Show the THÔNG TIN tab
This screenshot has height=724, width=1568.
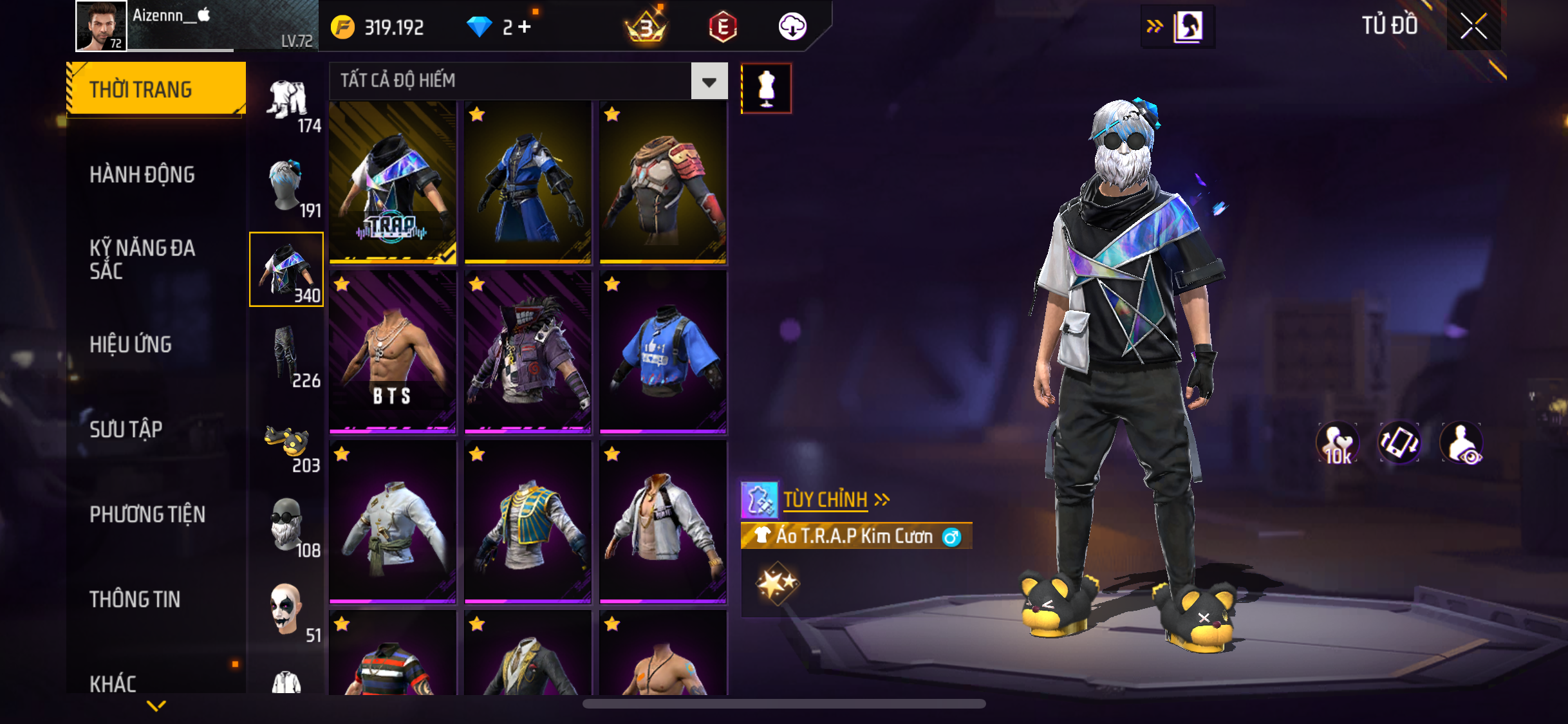135,599
